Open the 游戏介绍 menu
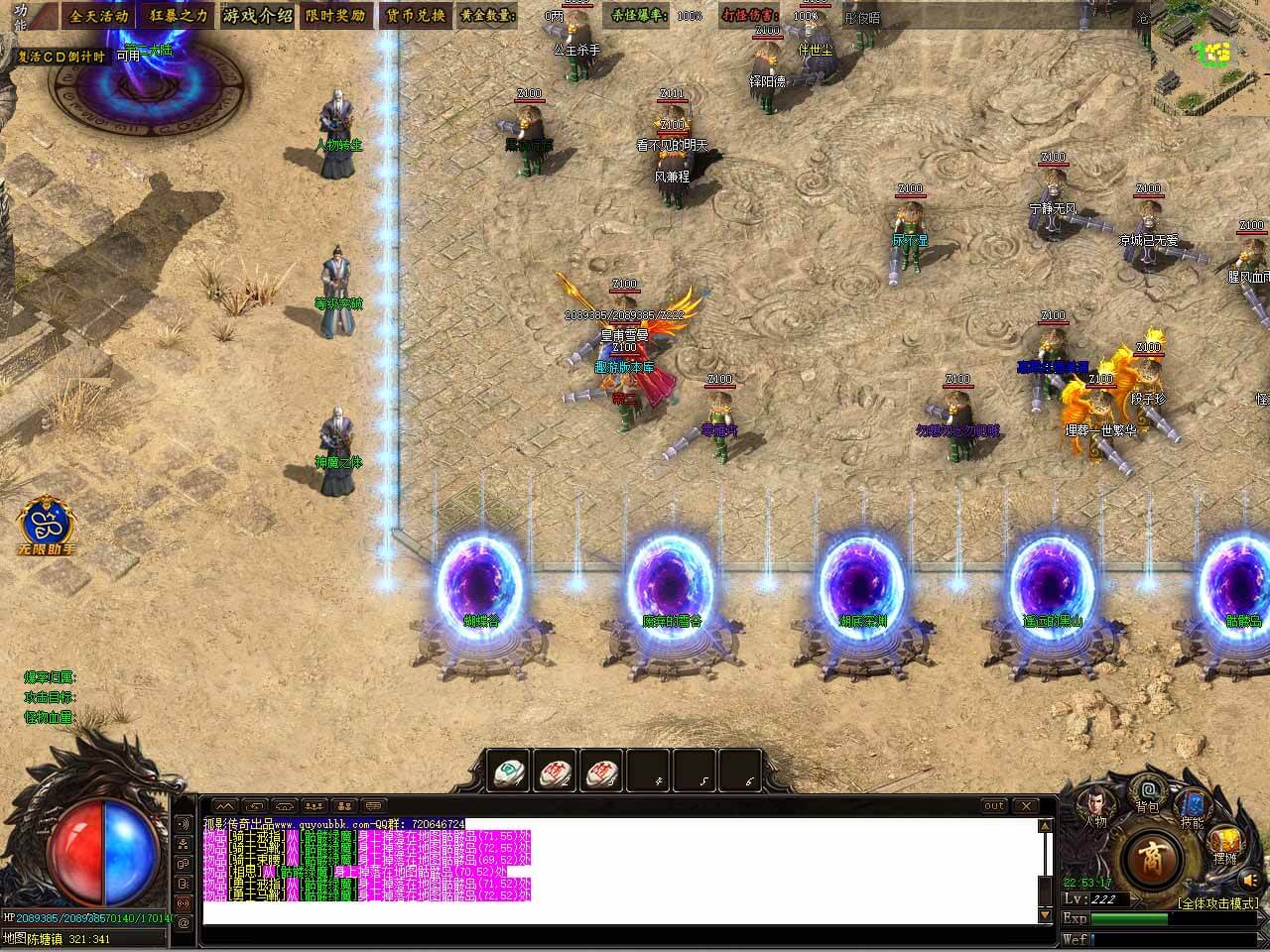 (256, 14)
